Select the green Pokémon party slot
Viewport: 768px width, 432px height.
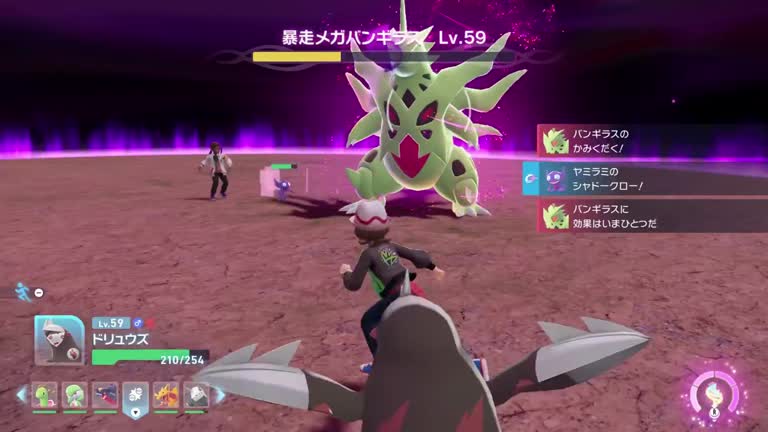click(x=45, y=395)
